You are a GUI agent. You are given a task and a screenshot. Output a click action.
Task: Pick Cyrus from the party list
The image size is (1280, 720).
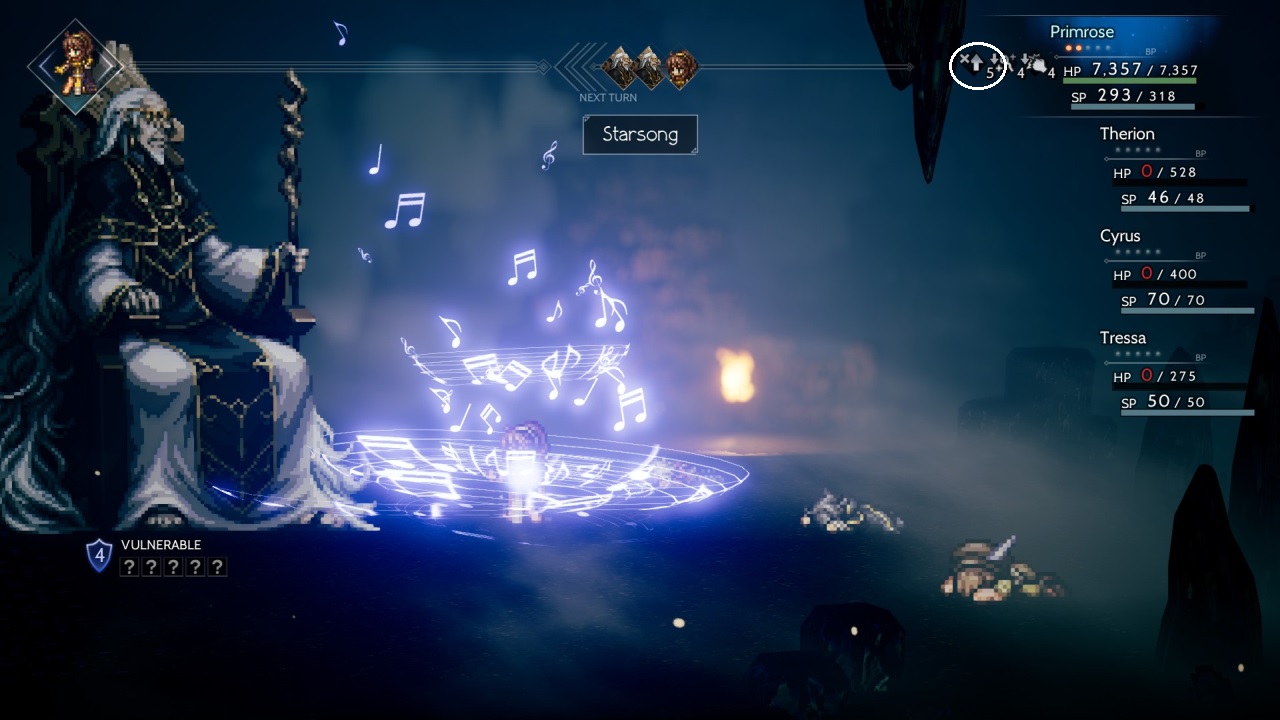[x=1120, y=236]
